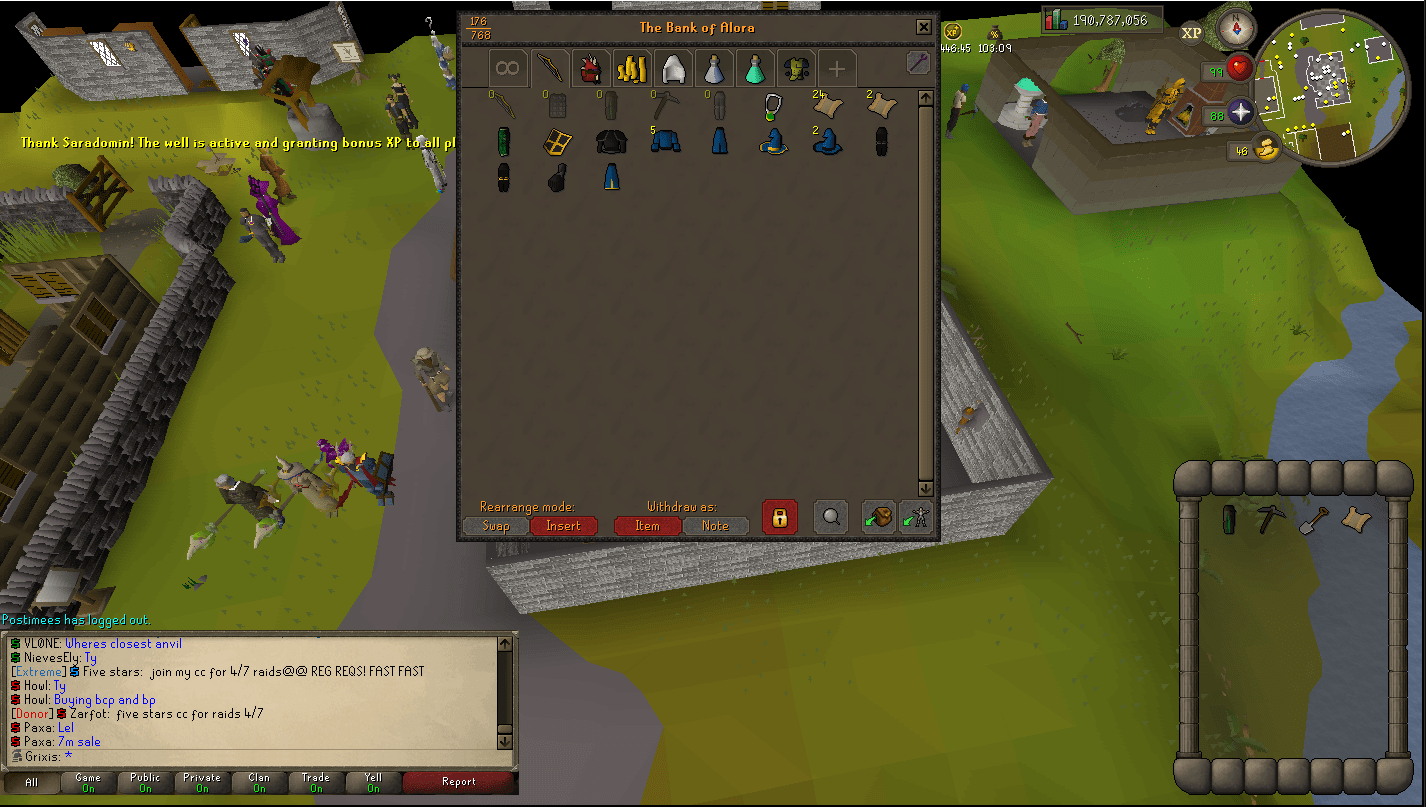Click the compass above the minimap
Image resolution: width=1426 pixels, height=807 pixels.
(1237, 30)
